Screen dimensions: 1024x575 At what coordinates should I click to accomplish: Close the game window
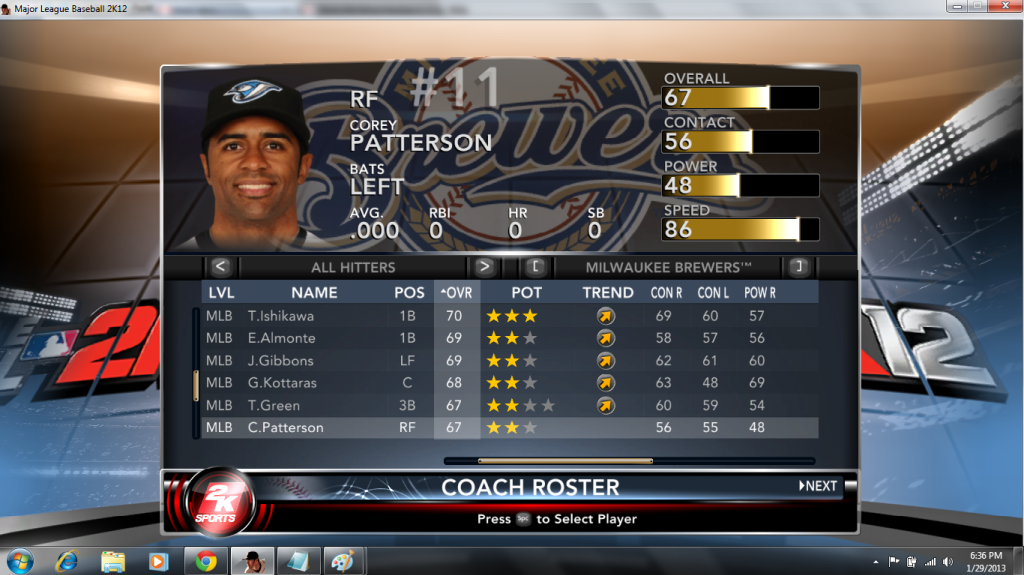(x=1001, y=6)
